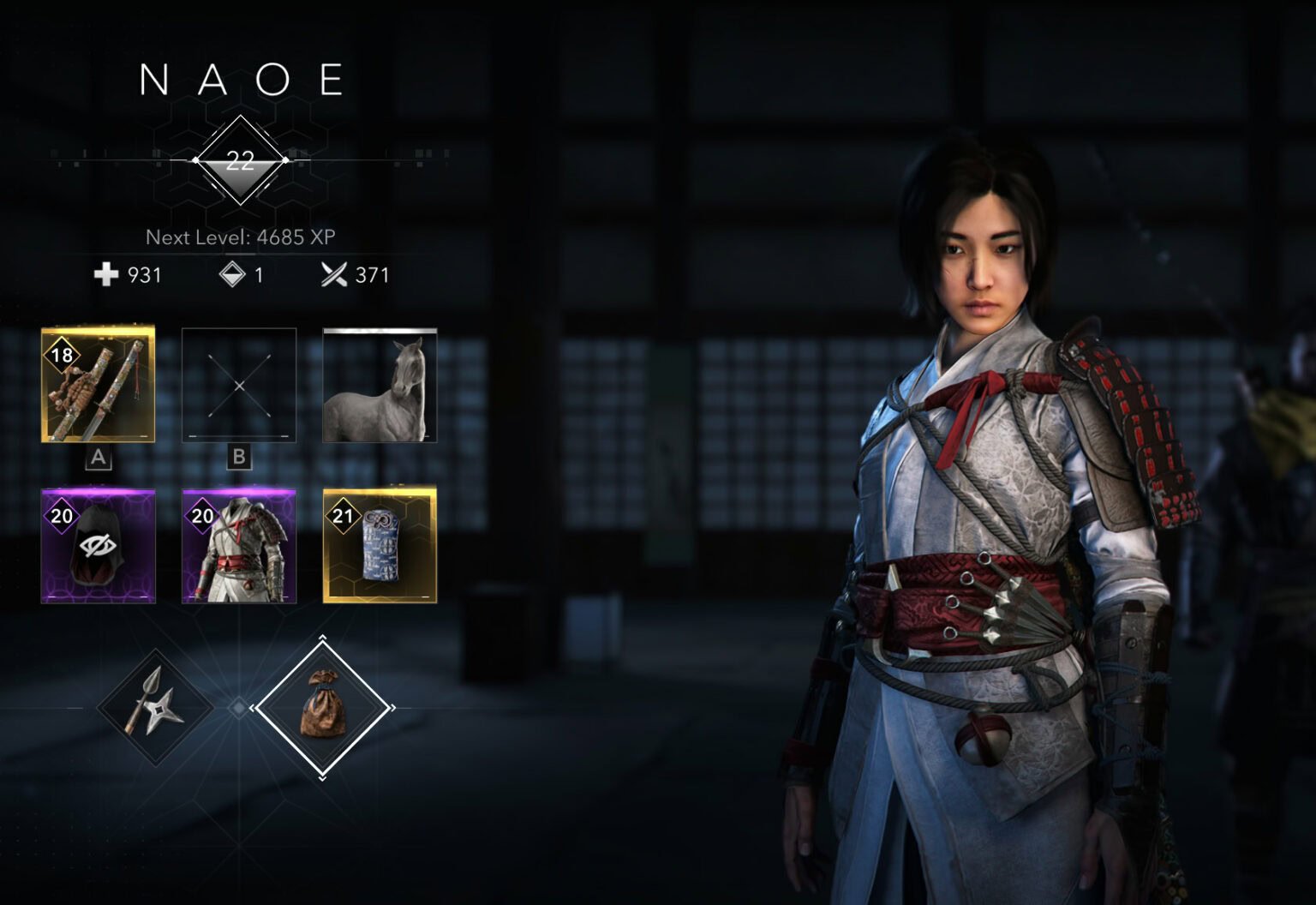Expand the tool selector using the up chevron
This screenshot has width=1316, height=905.
pos(323,638)
